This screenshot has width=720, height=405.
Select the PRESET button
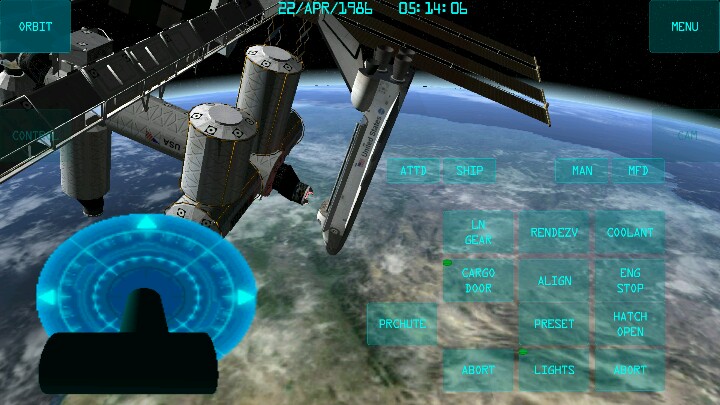pyautogui.click(x=554, y=324)
